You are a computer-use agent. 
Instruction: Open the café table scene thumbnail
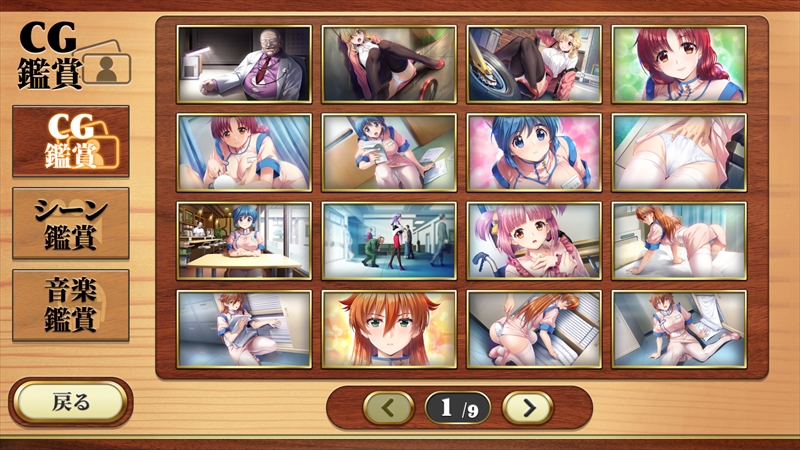click(x=244, y=240)
